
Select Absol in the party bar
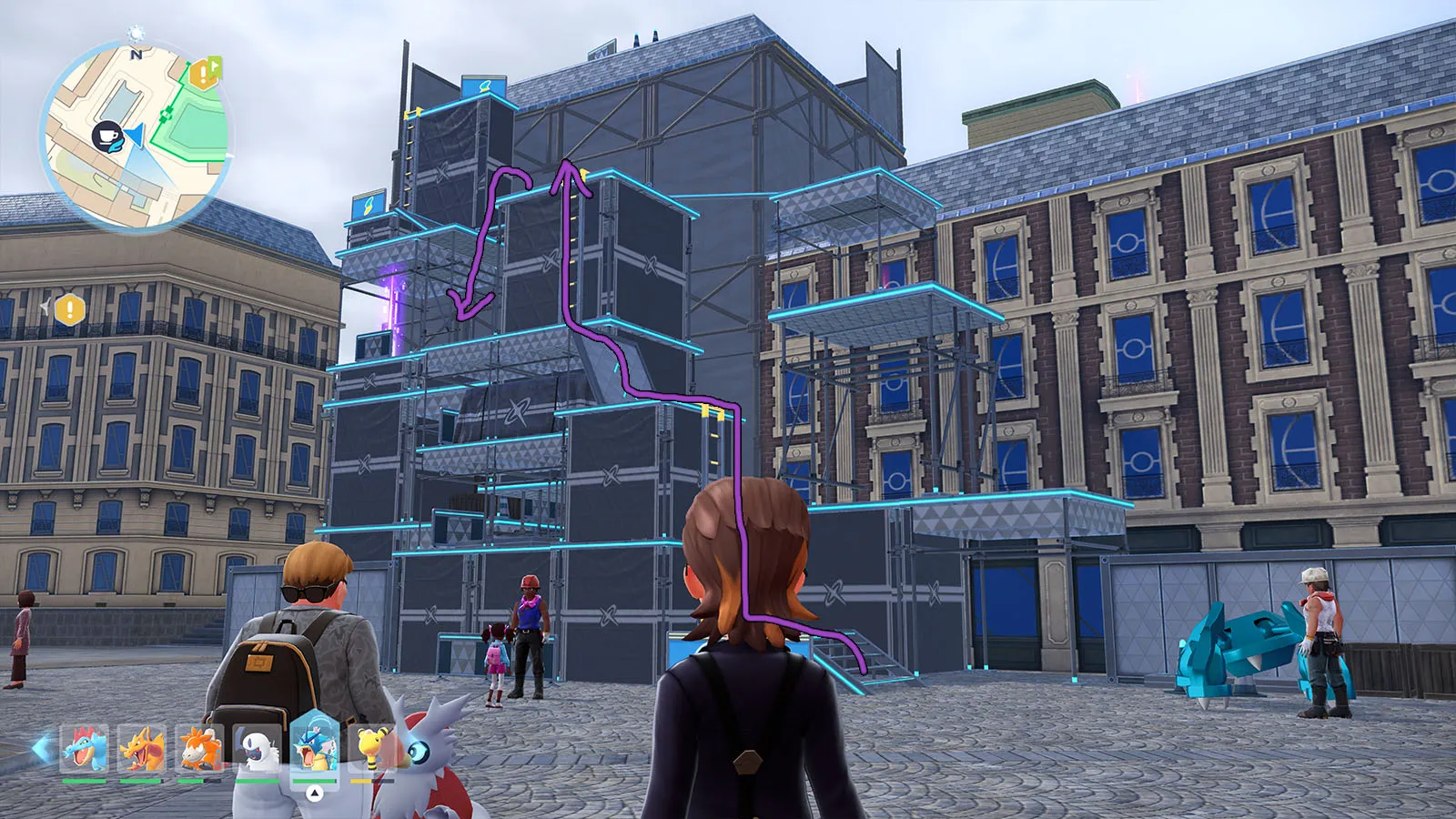[257, 748]
